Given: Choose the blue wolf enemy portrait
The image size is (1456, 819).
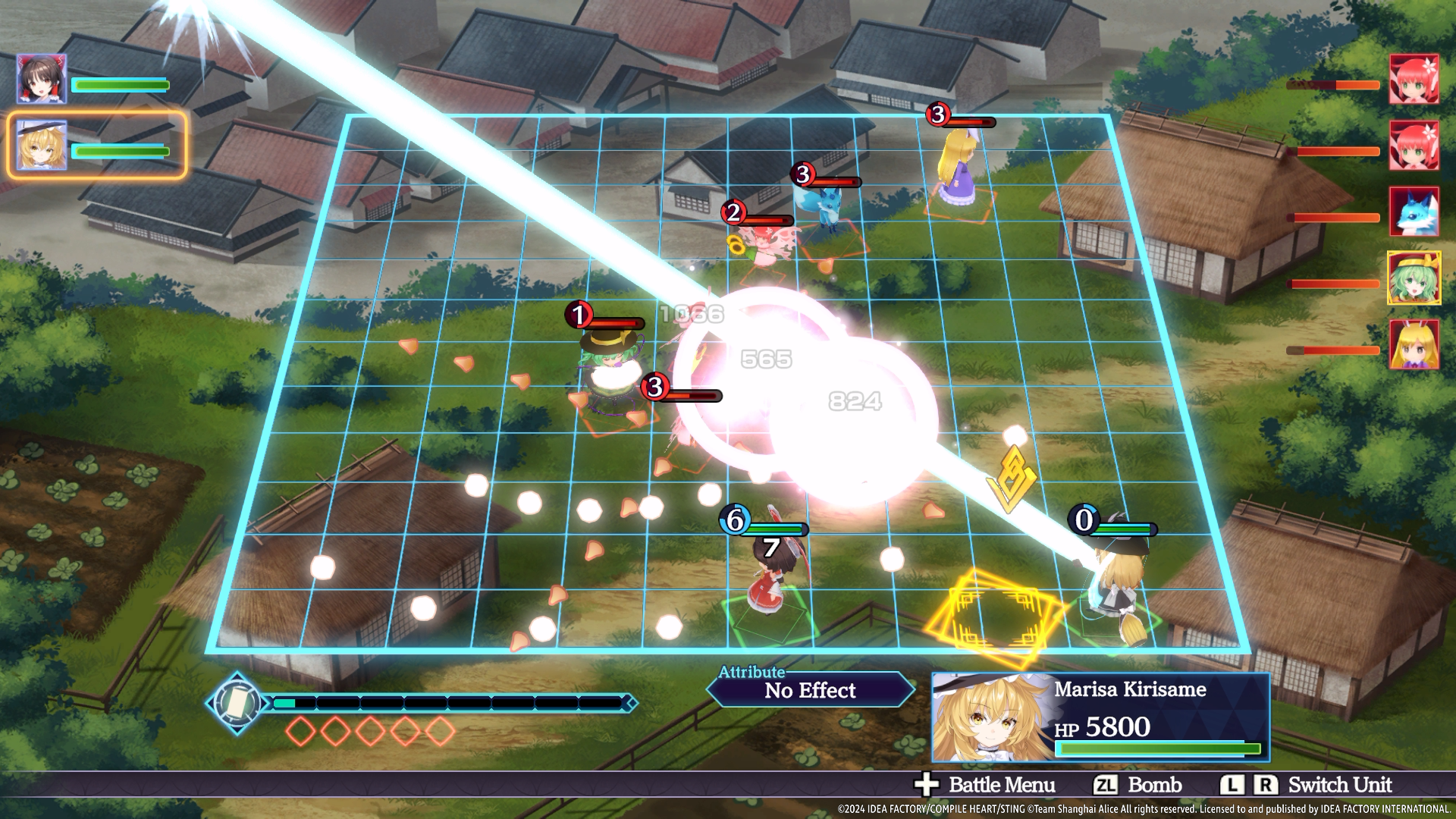Looking at the screenshot, I should [x=1414, y=212].
